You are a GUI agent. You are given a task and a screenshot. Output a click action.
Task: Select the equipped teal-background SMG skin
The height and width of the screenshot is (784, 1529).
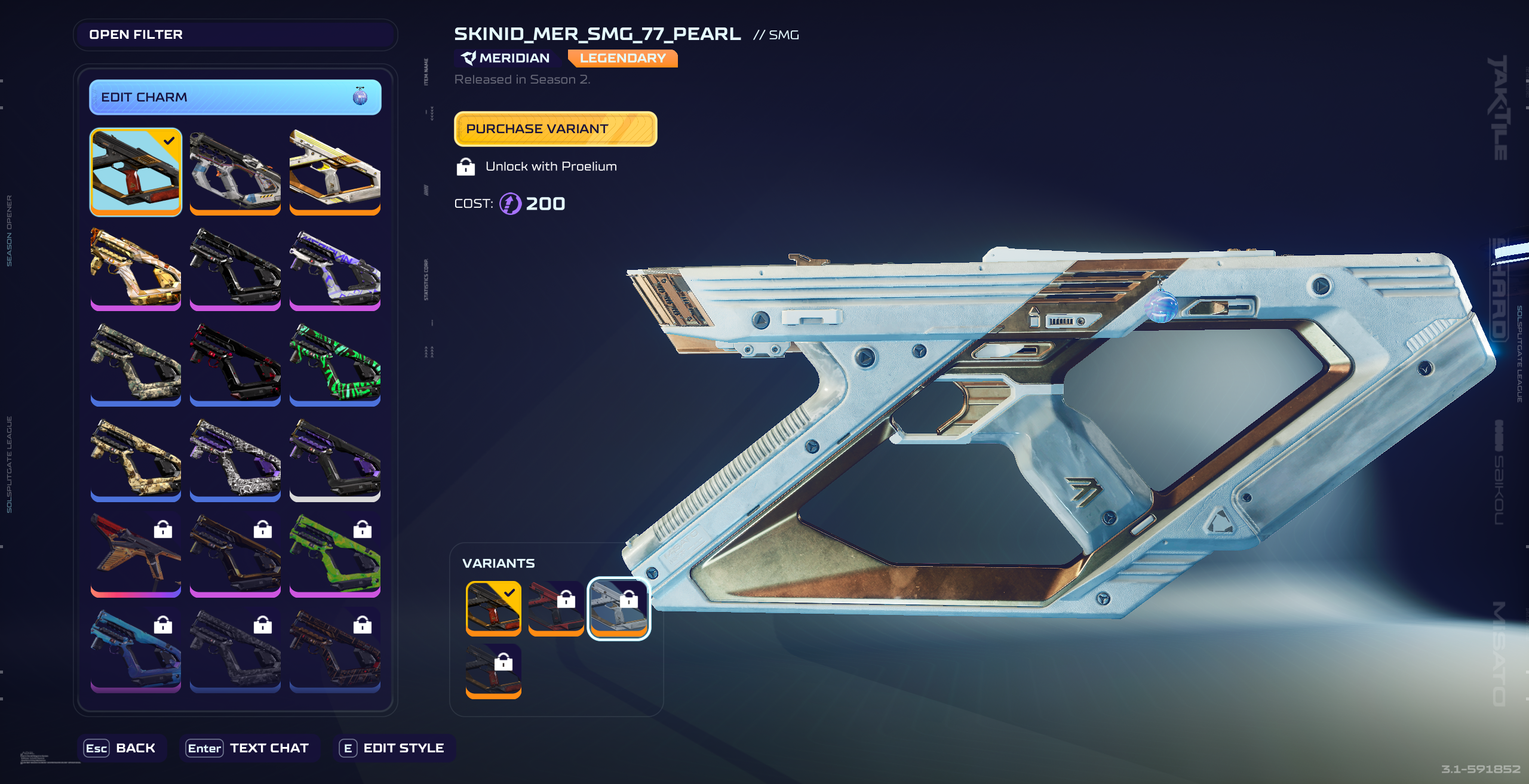coord(136,171)
